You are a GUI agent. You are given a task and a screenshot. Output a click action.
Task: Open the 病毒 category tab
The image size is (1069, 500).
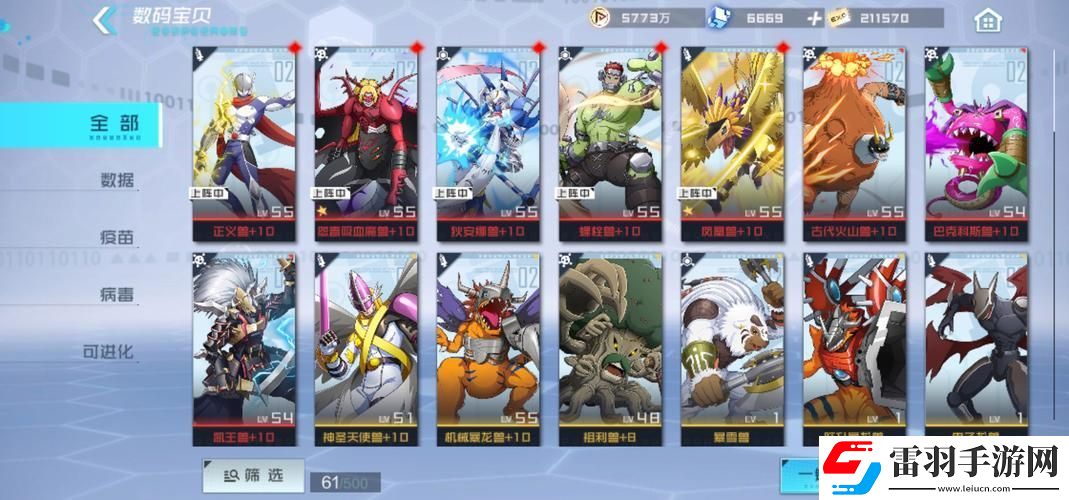(x=117, y=295)
